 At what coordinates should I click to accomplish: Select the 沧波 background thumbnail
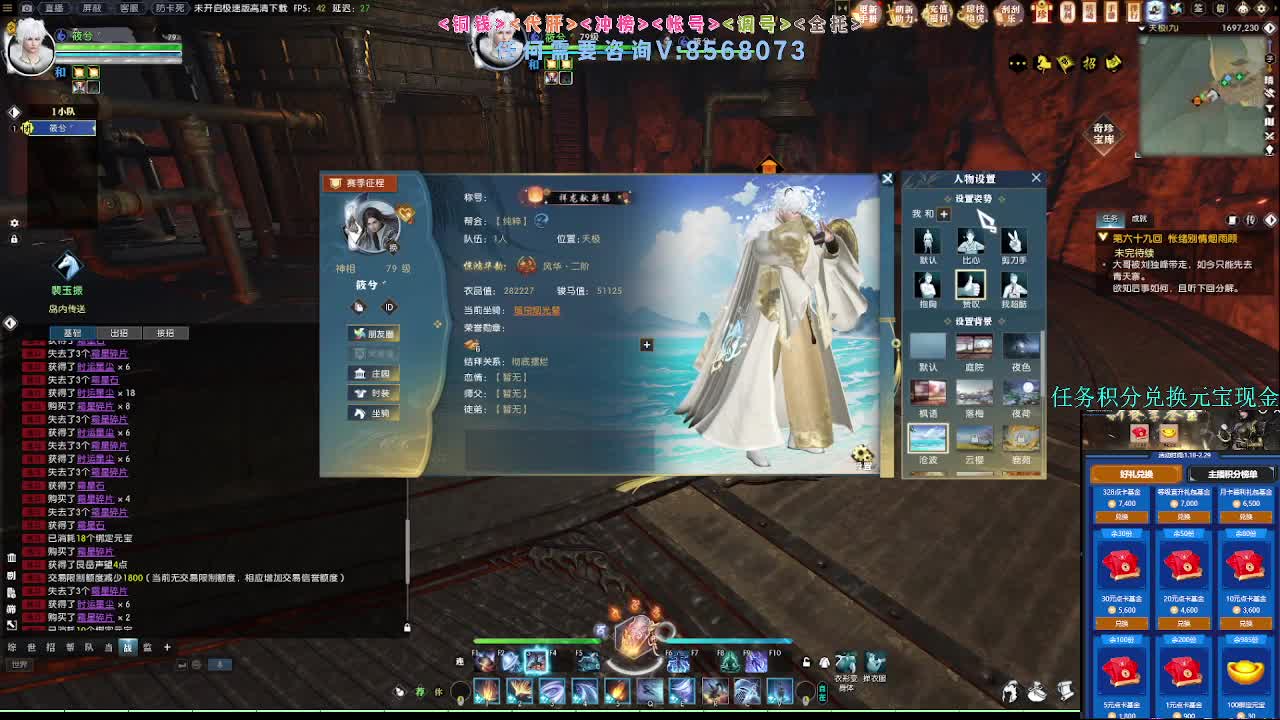pyautogui.click(x=927, y=439)
